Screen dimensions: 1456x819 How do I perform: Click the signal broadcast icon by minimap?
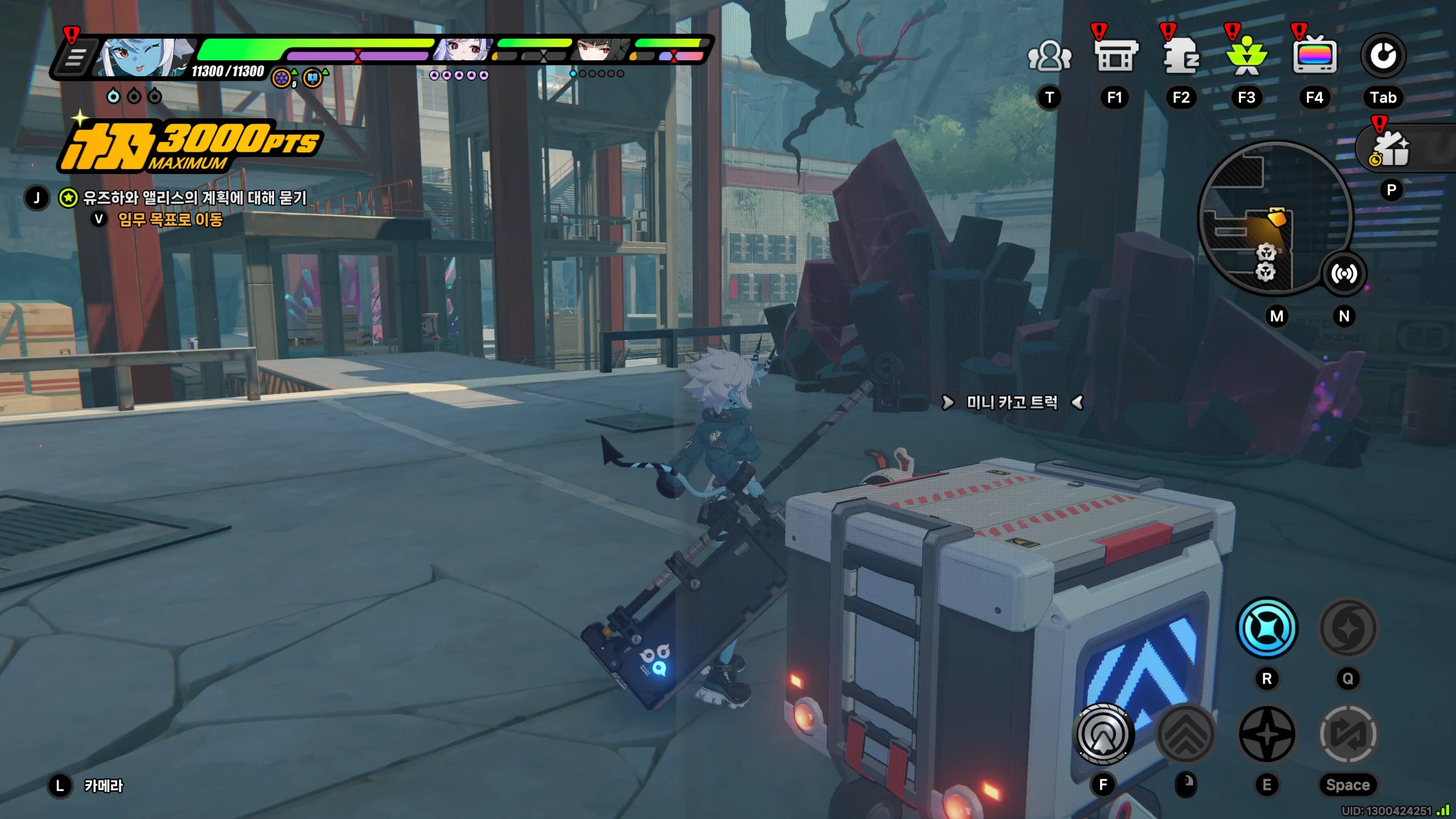pyautogui.click(x=1344, y=274)
